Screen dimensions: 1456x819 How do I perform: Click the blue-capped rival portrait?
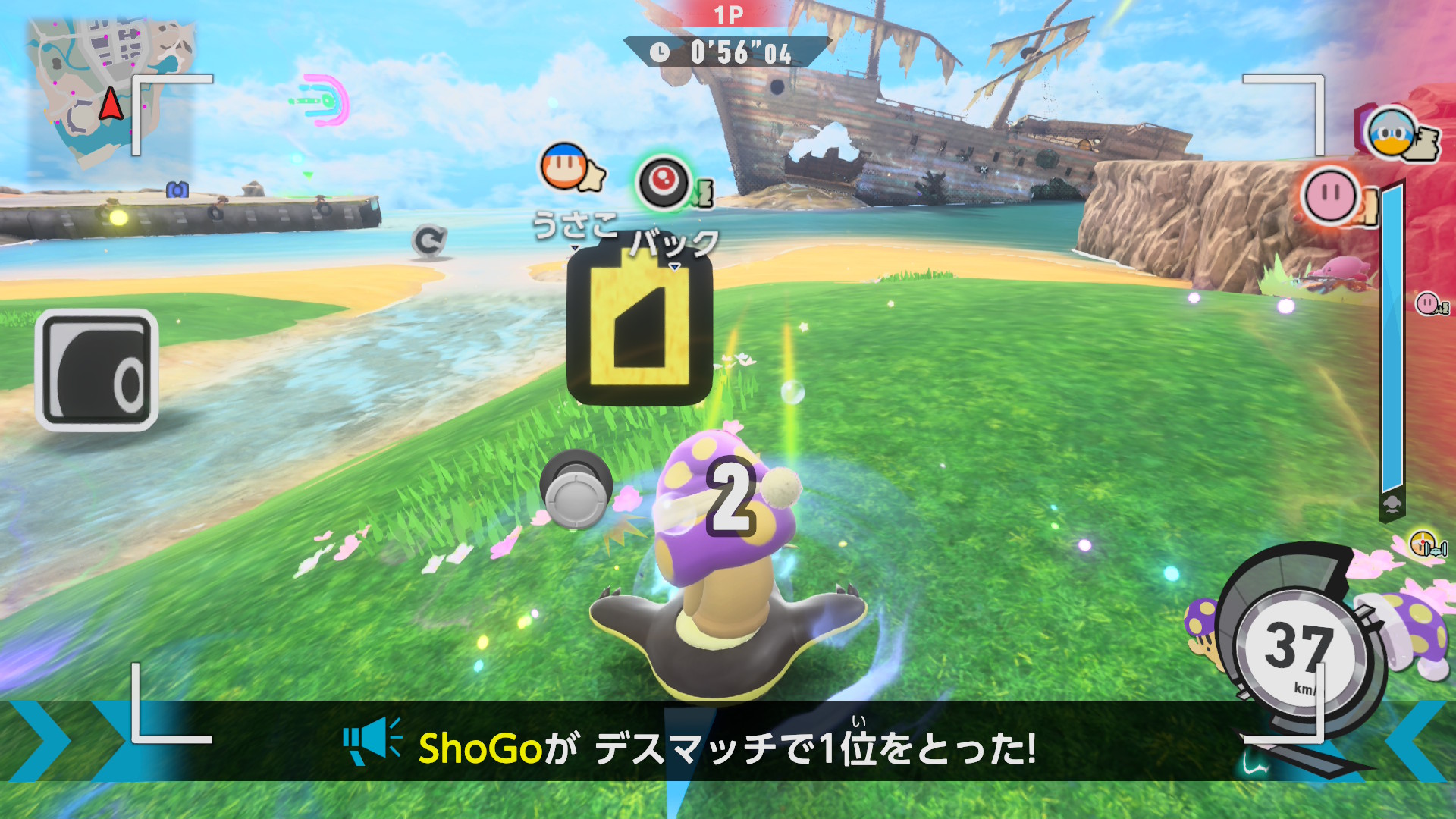(x=1392, y=133)
